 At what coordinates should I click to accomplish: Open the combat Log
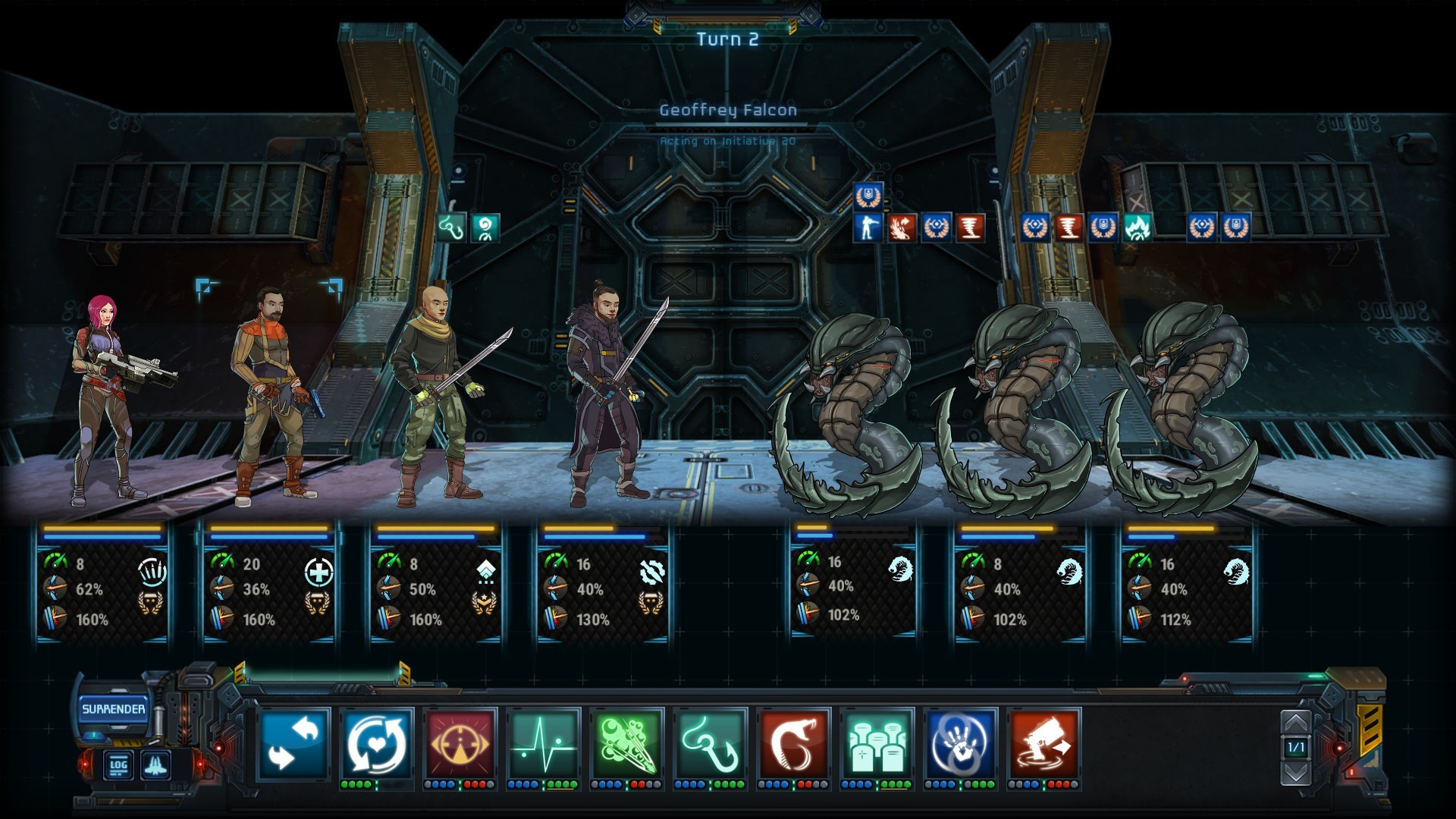tap(118, 764)
